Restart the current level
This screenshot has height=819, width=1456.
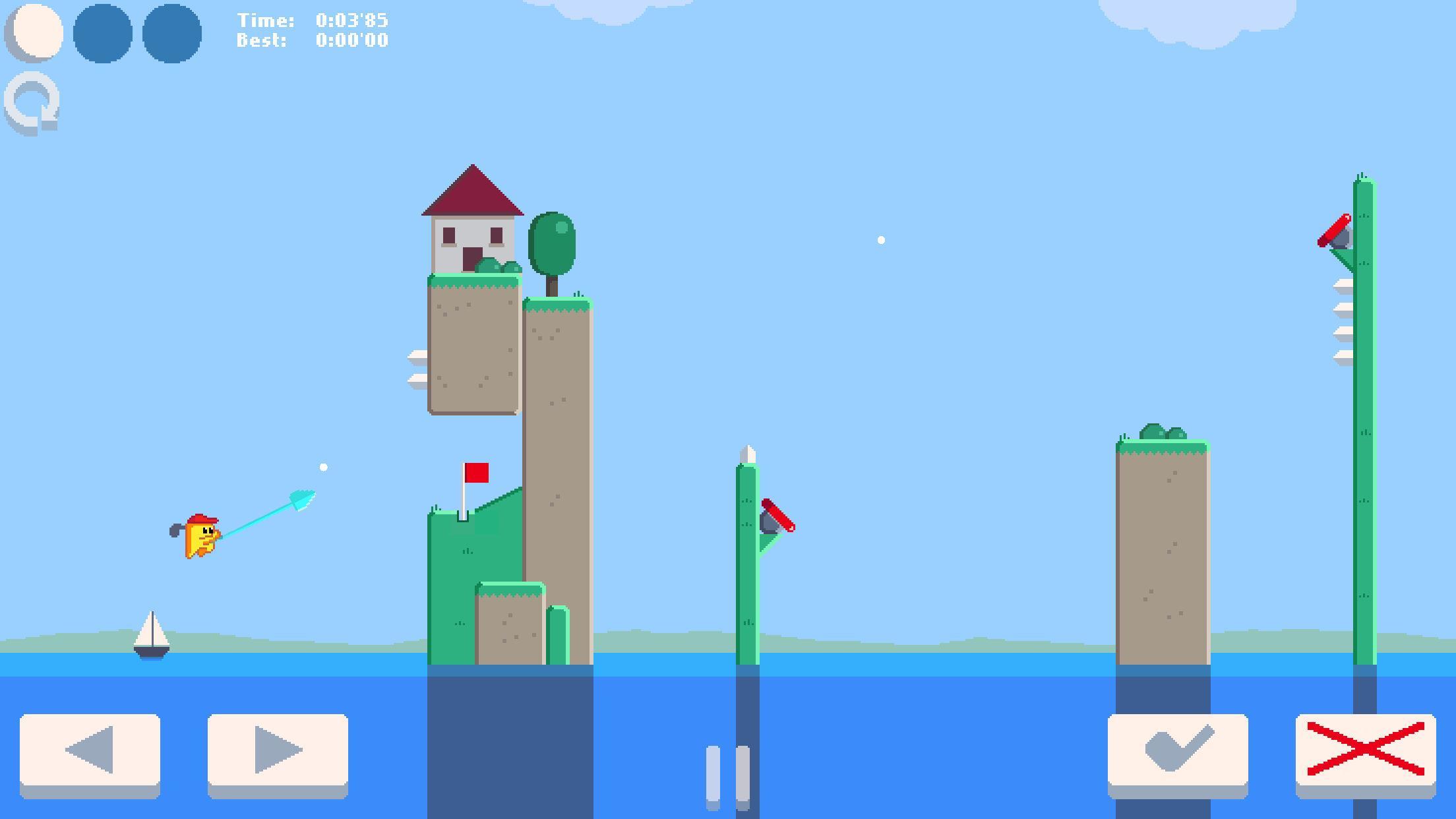(x=32, y=101)
